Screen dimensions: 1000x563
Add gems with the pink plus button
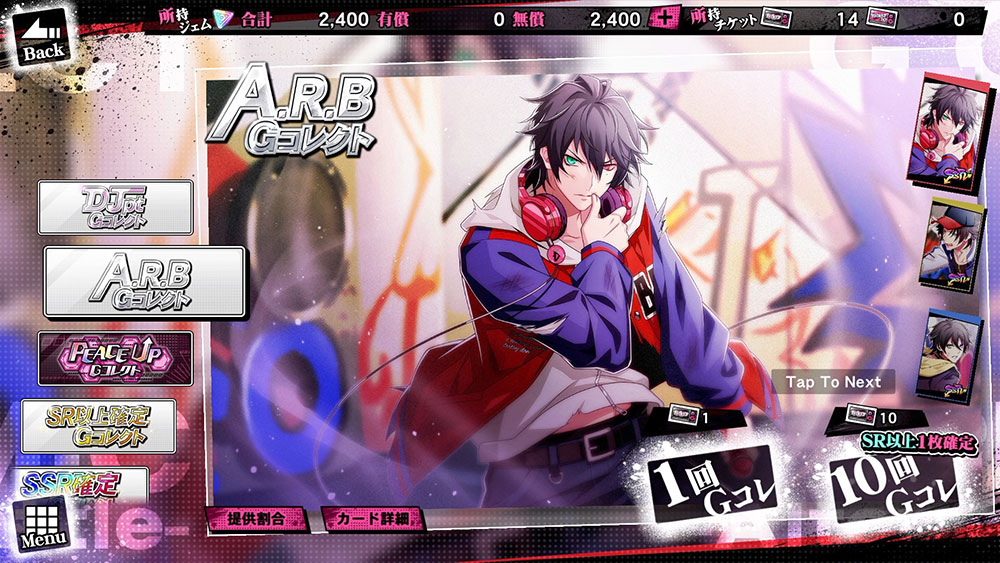point(664,19)
